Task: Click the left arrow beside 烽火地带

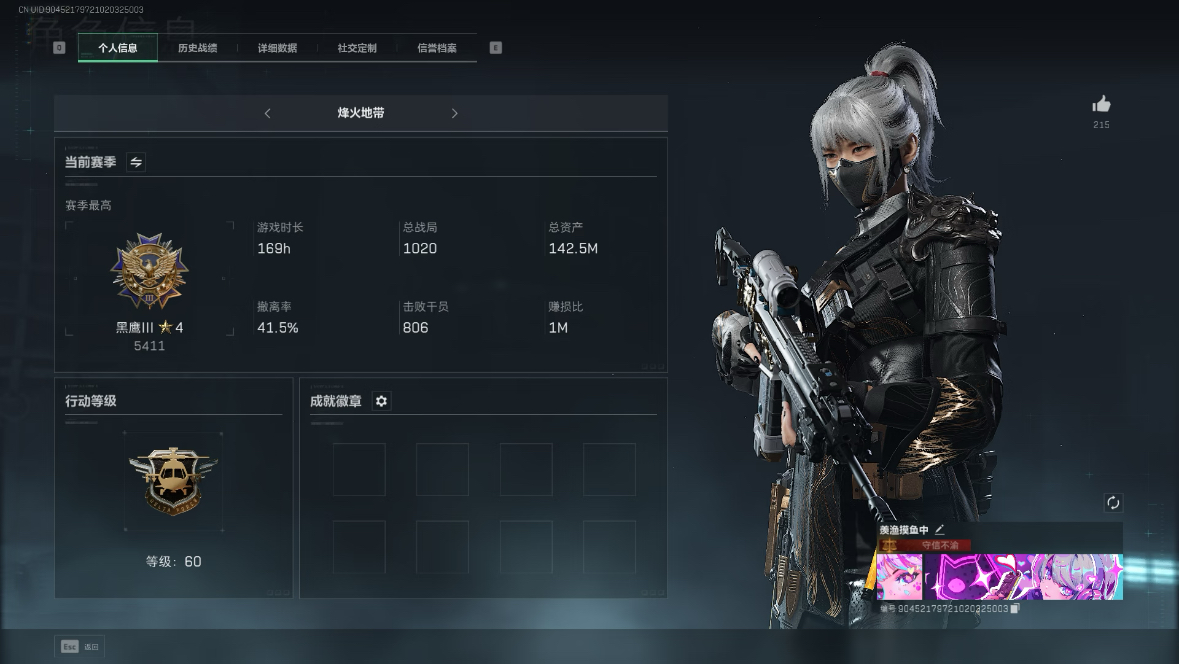Action: (267, 114)
